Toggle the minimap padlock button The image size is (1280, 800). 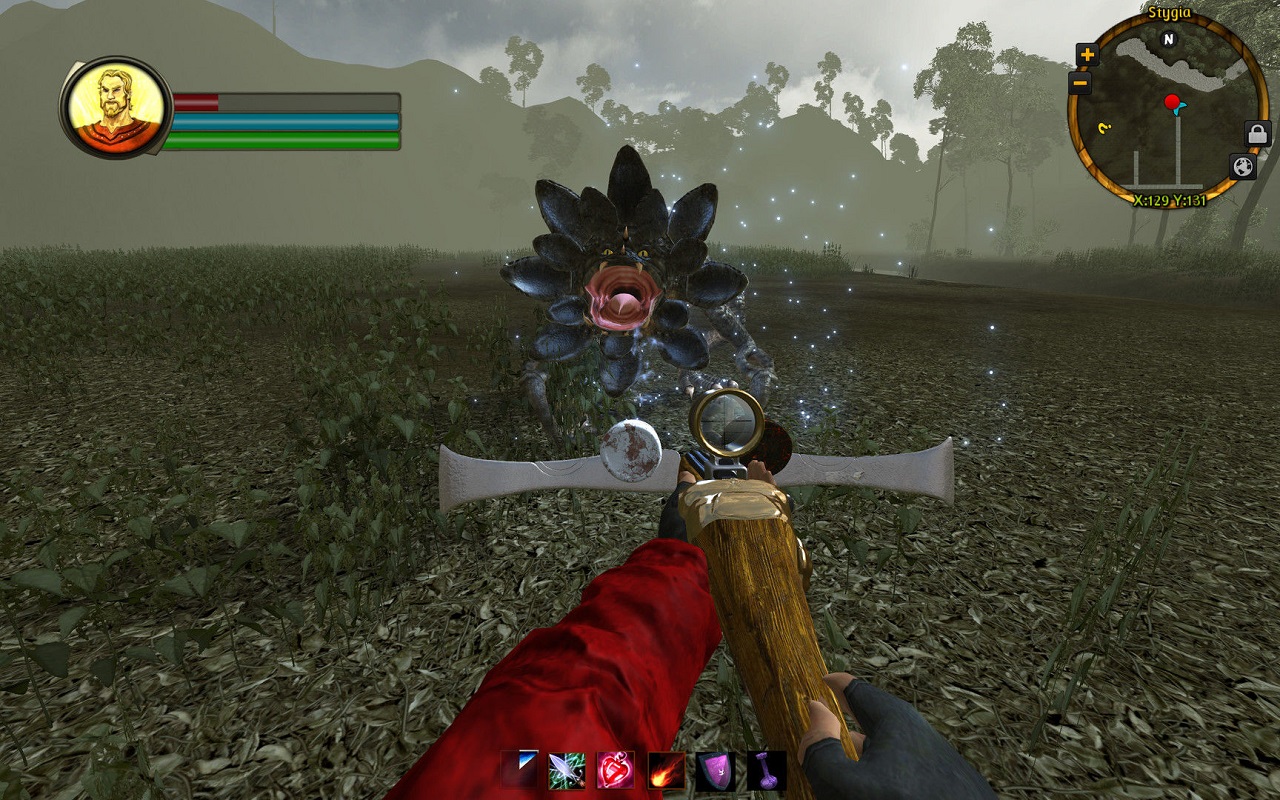[1257, 133]
